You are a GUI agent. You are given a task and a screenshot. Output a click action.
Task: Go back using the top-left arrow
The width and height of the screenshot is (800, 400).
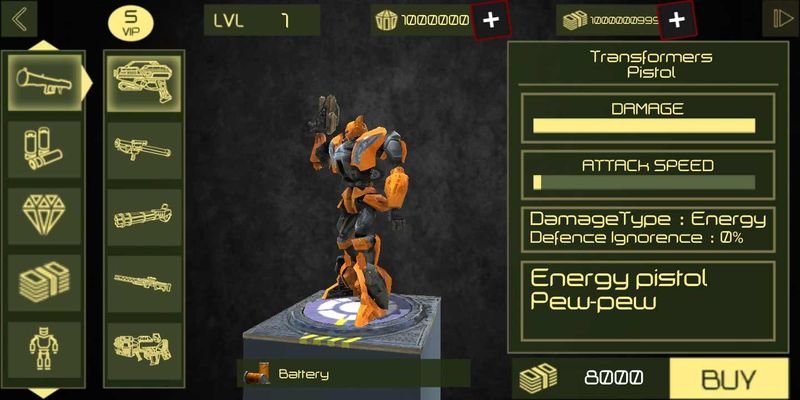point(18,19)
